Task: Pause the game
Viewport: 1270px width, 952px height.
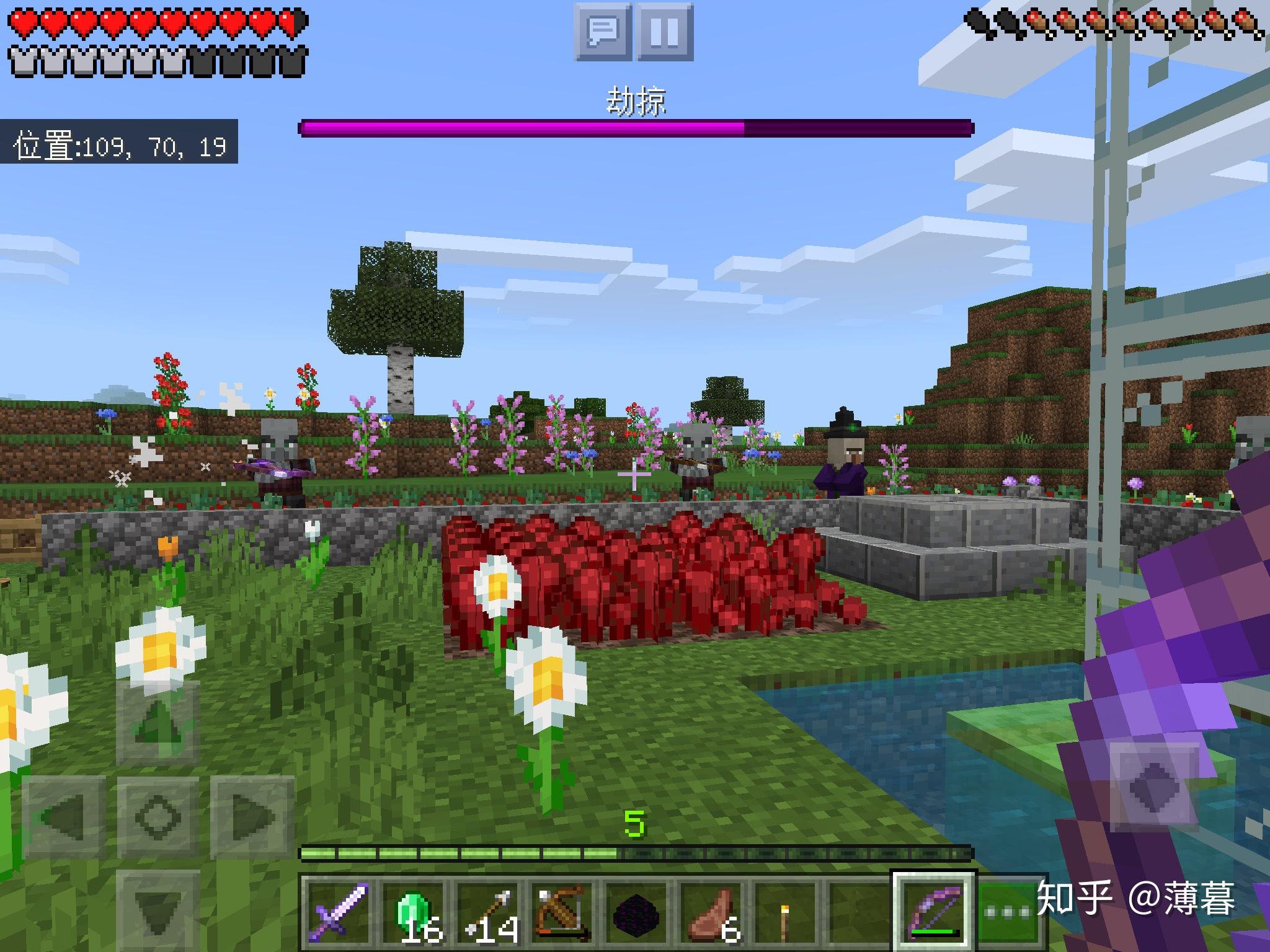Action: point(664,31)
